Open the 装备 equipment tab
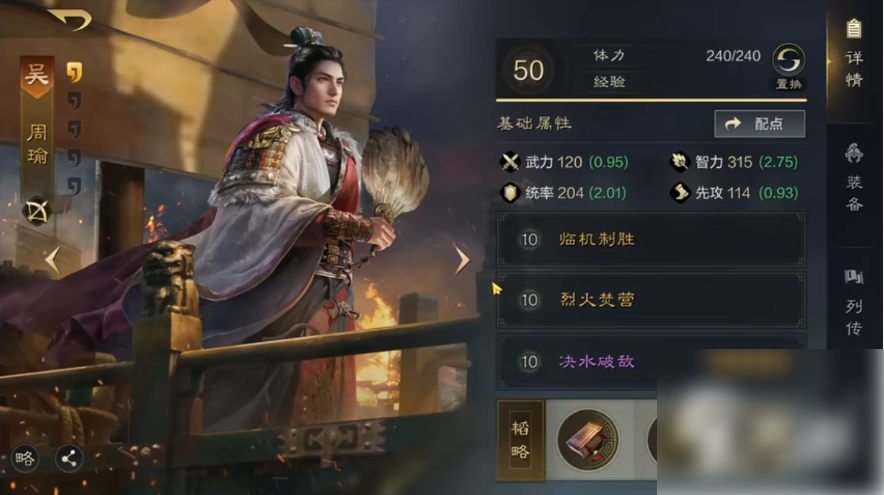The image size is (884, 495). tap(853, 179)
